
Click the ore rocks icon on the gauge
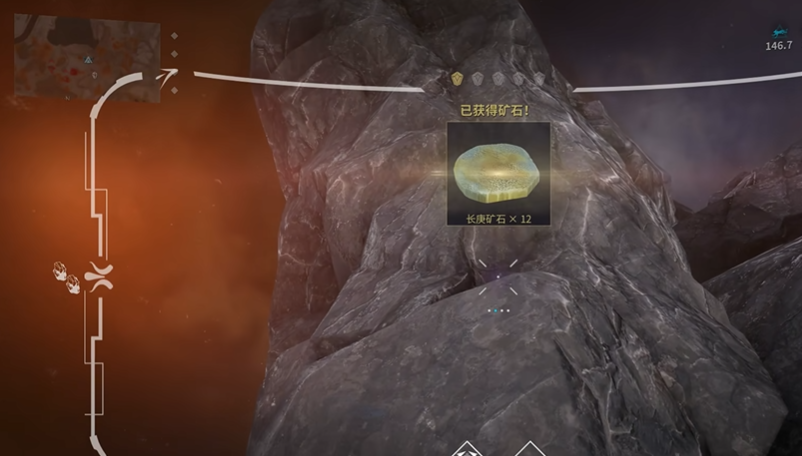coord(66,277)
